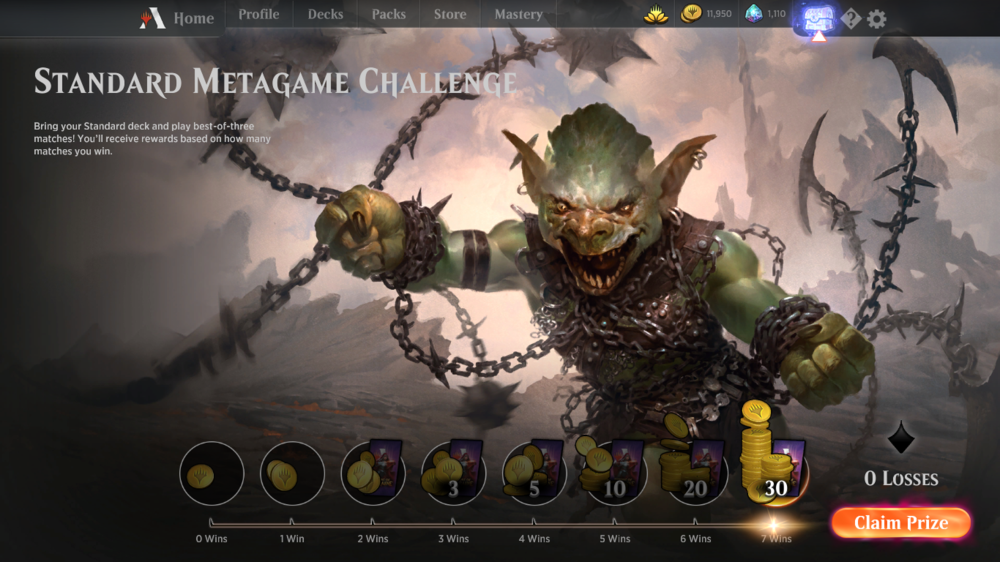Click the golden lotus wildcards icon
The image size is (1000, 562).
pos(656,15)
